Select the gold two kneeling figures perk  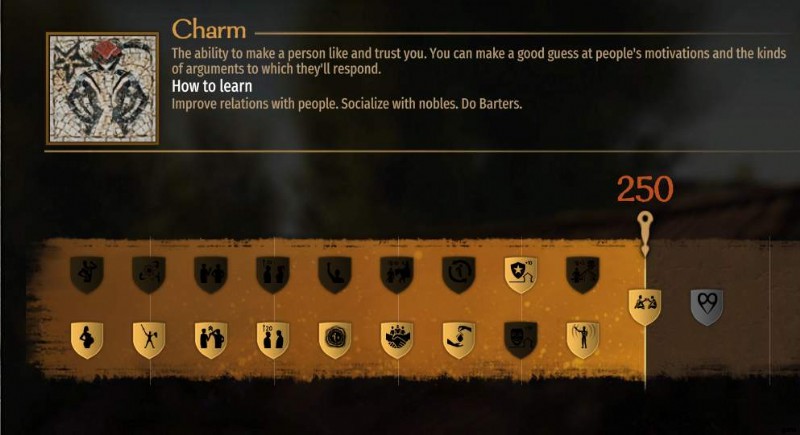(644, 306)
